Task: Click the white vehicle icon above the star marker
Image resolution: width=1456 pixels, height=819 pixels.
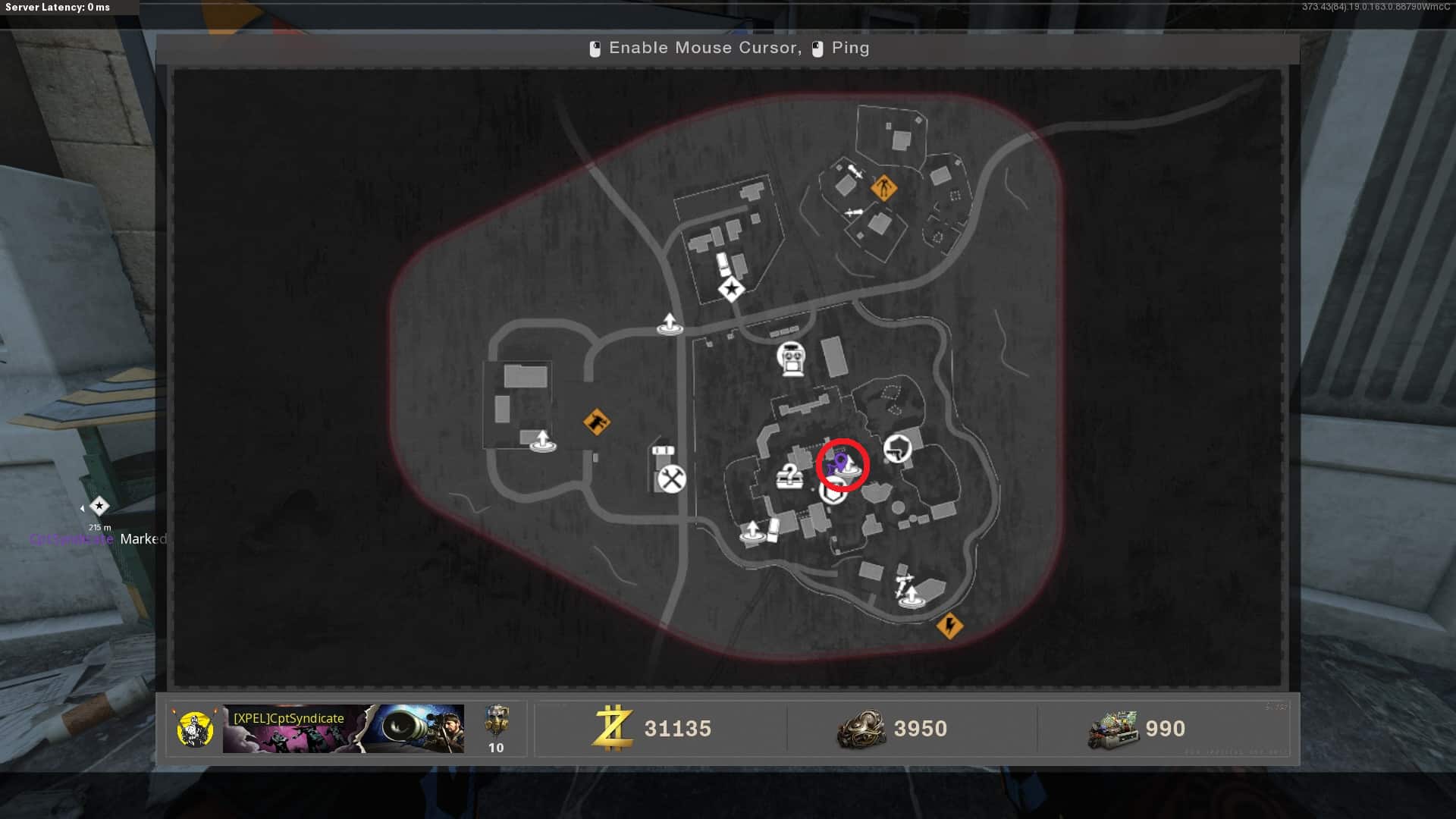Action: [x=723, y=264]
